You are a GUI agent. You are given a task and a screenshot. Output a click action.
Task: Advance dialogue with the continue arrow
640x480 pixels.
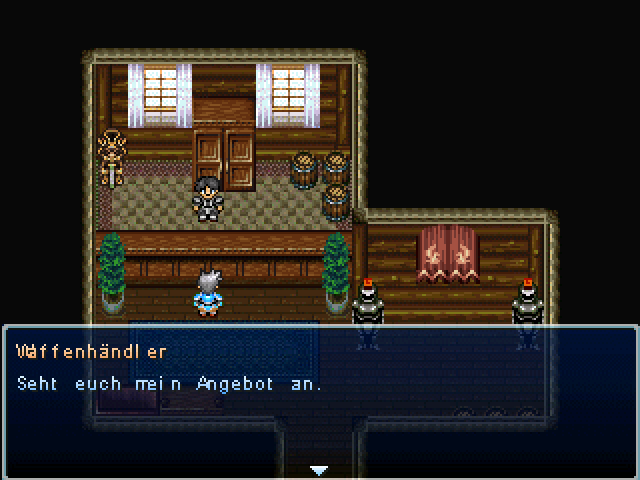[319, 469]
